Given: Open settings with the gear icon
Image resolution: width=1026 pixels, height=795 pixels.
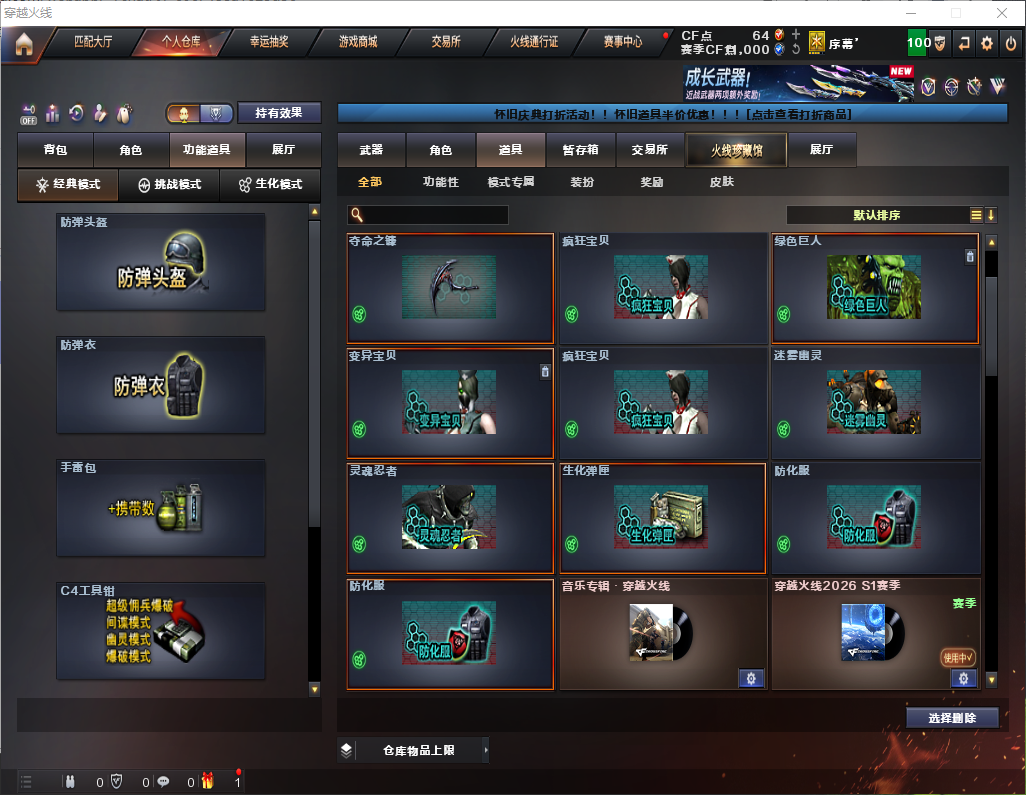Looking at the screenshot, I should 987,43.
